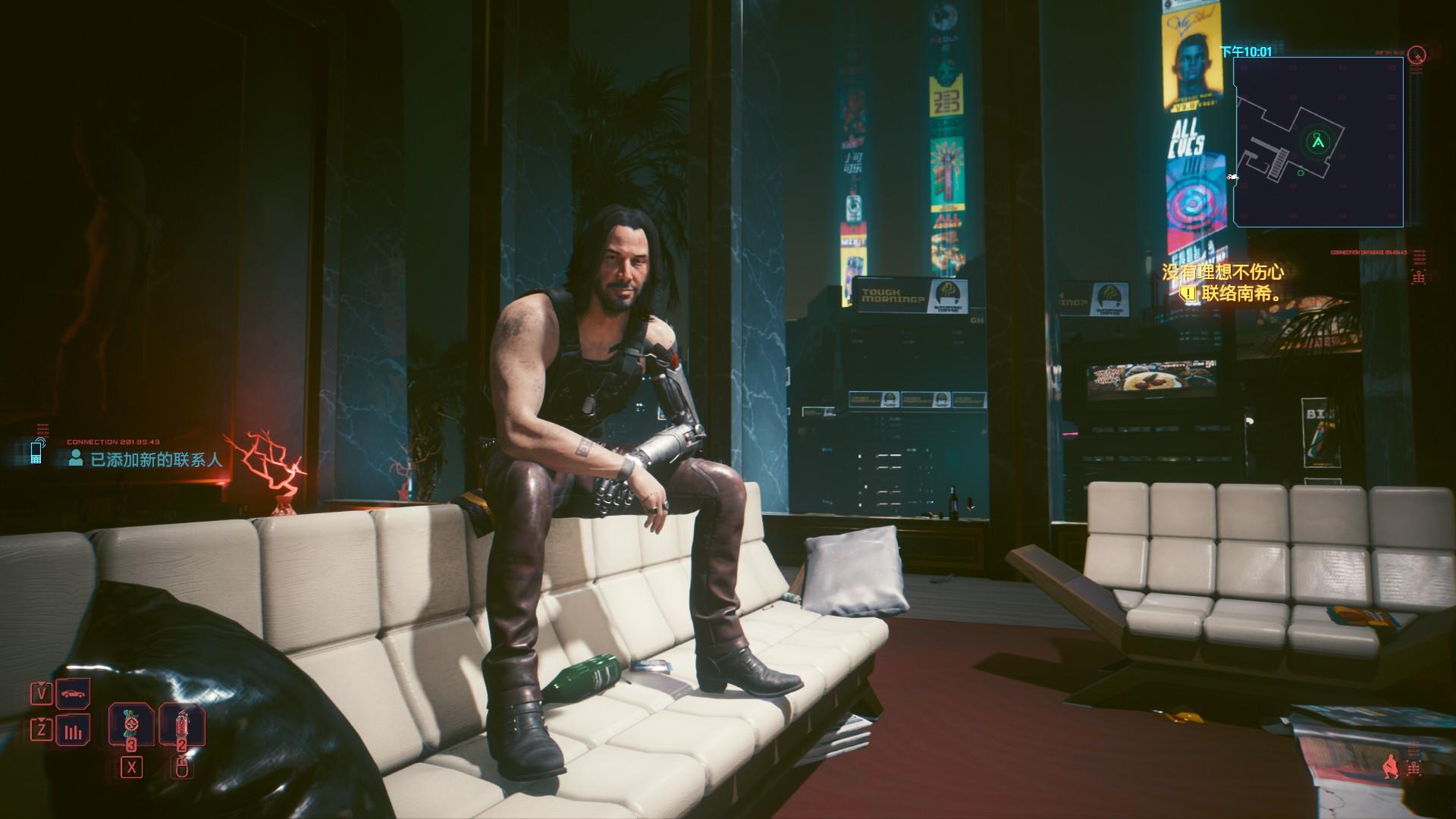Use the healing inhaler quick slot

[131, 726]
